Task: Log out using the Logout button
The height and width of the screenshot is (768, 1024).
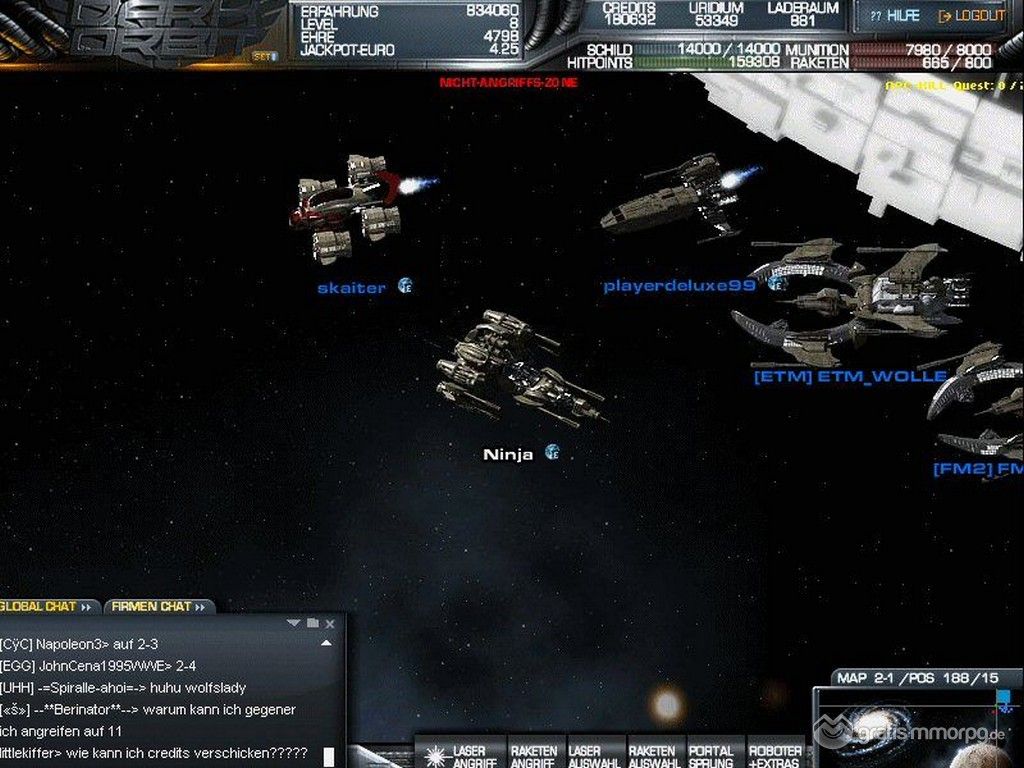Action: coord(971,16)
